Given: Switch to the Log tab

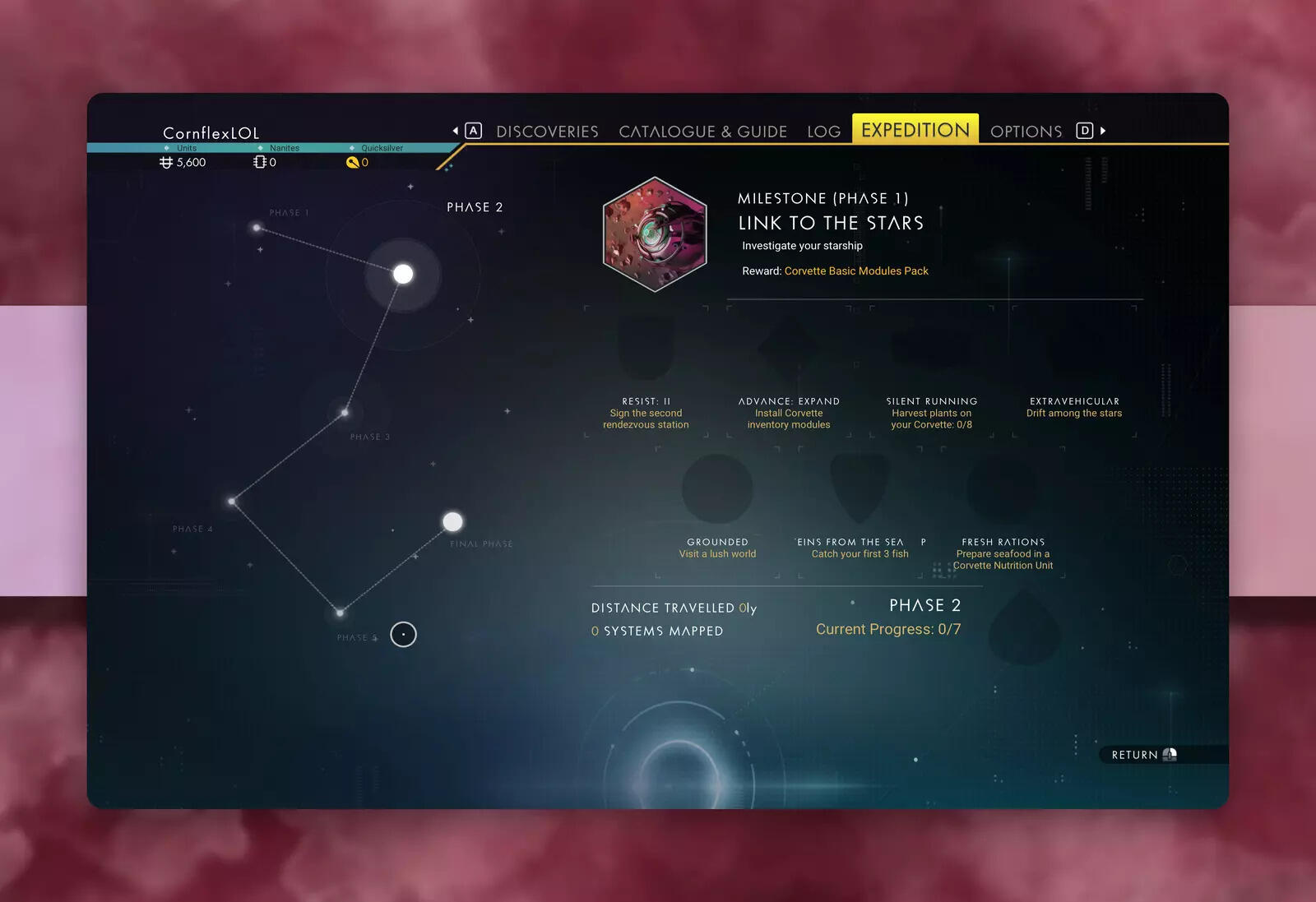Looking at the screenshot, I should pyautogui.click(x=824, y=131).
